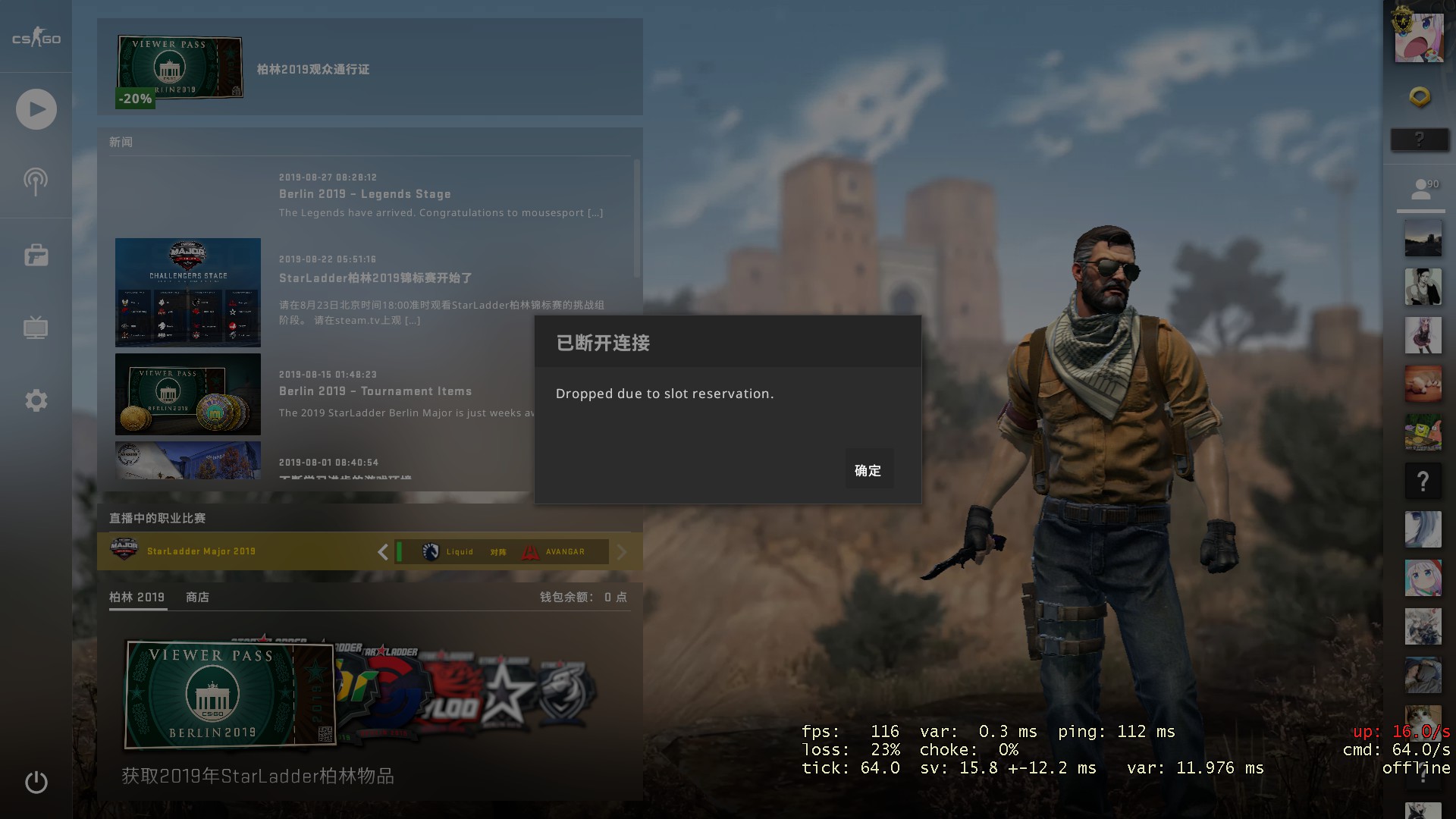The height and width of the screenshot is (819, 1456).
Task: Open the gear settings menu
Action: pyautogui.click(x=36, y=400)
